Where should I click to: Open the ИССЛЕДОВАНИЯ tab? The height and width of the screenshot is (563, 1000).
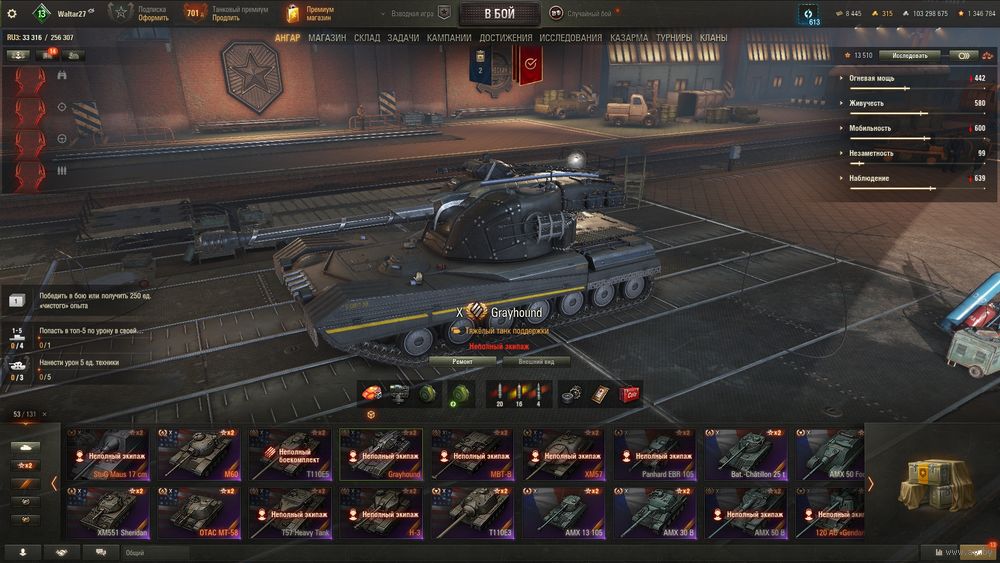(570, 38)
